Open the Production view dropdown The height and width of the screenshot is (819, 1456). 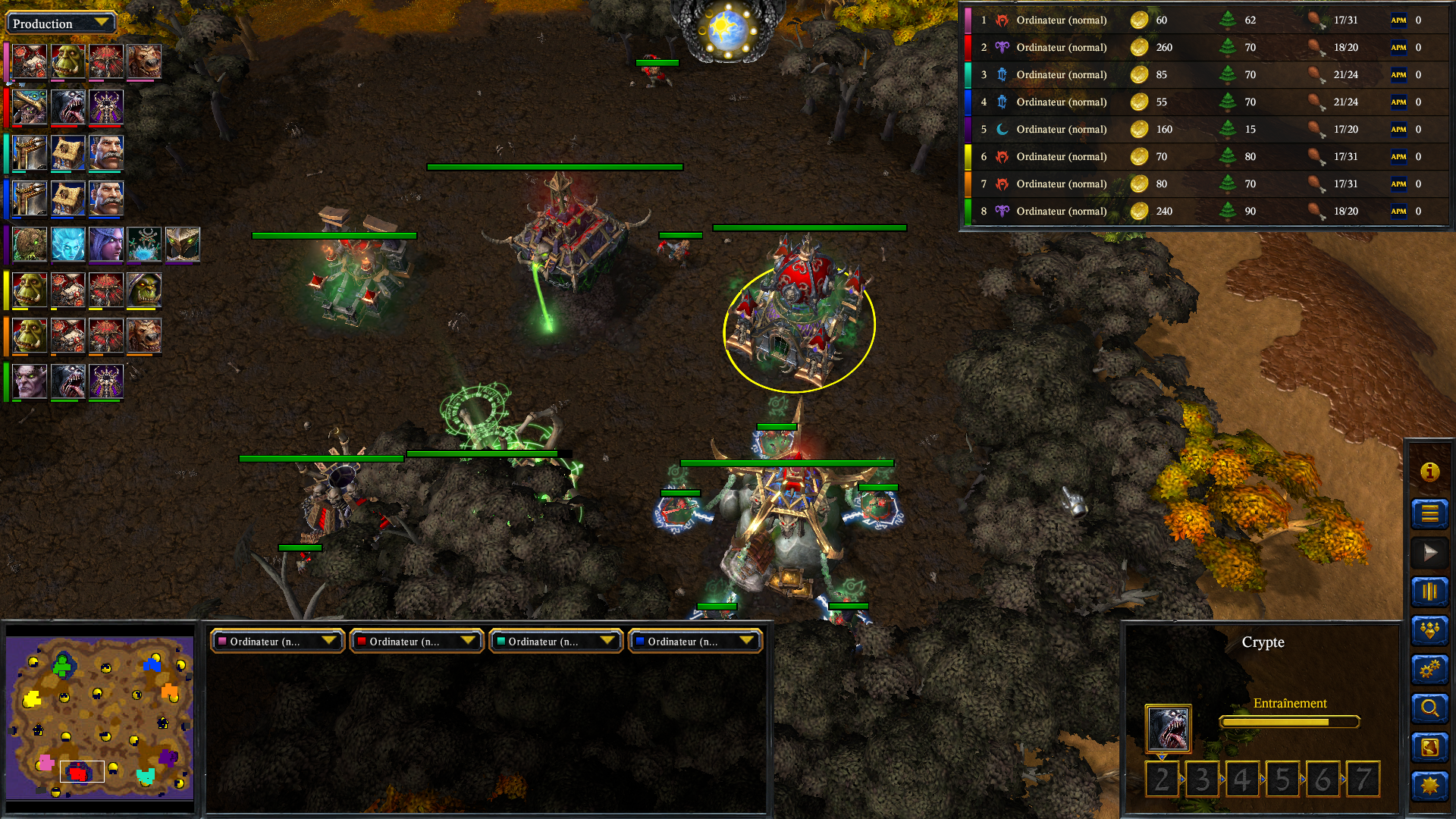[61, 24]
